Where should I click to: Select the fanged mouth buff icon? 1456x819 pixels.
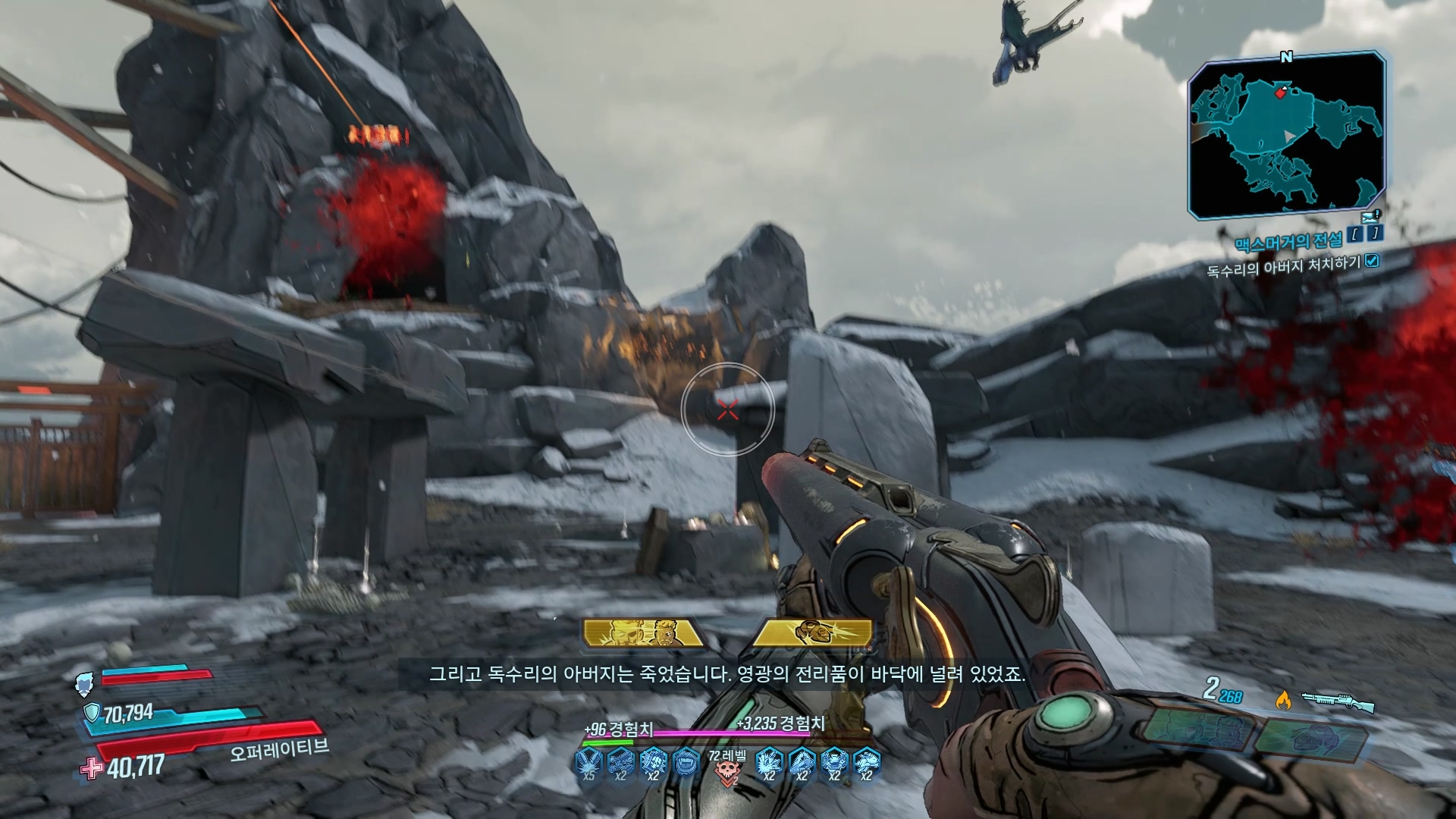(x=686, y=761)
